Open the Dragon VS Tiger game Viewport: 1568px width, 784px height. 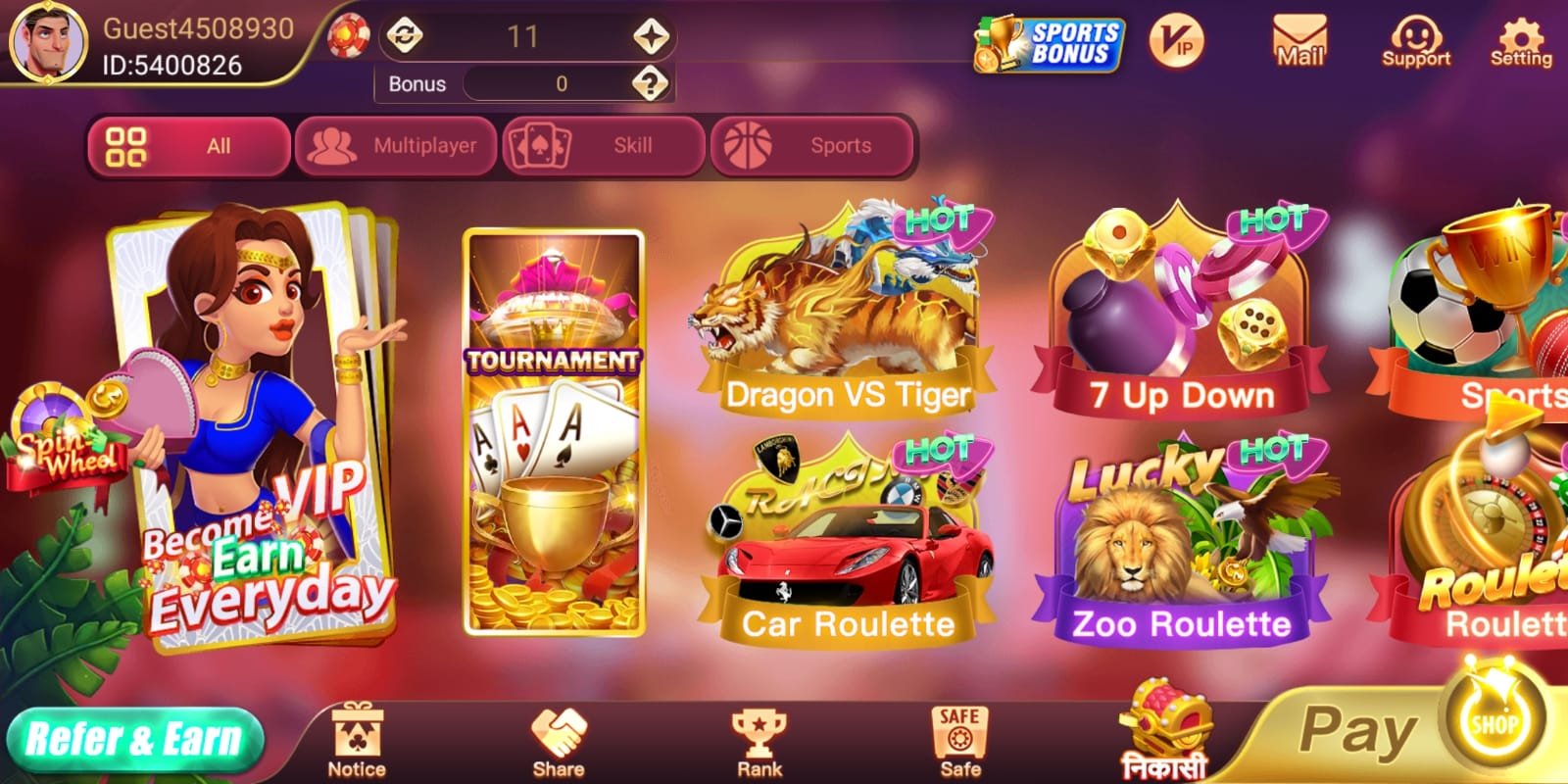coord(848,314)
